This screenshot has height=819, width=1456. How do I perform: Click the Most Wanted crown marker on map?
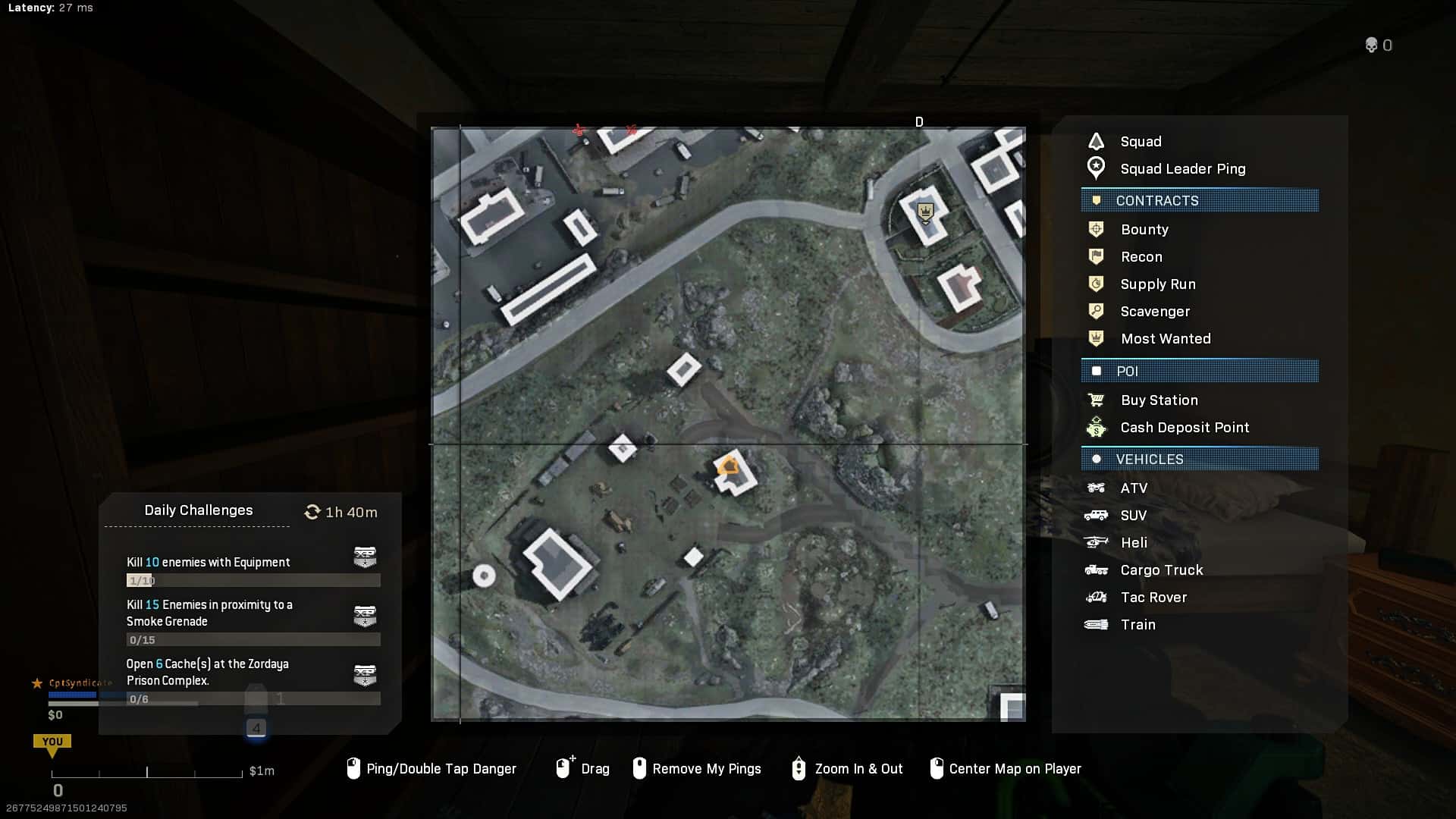tap(924, 212)
